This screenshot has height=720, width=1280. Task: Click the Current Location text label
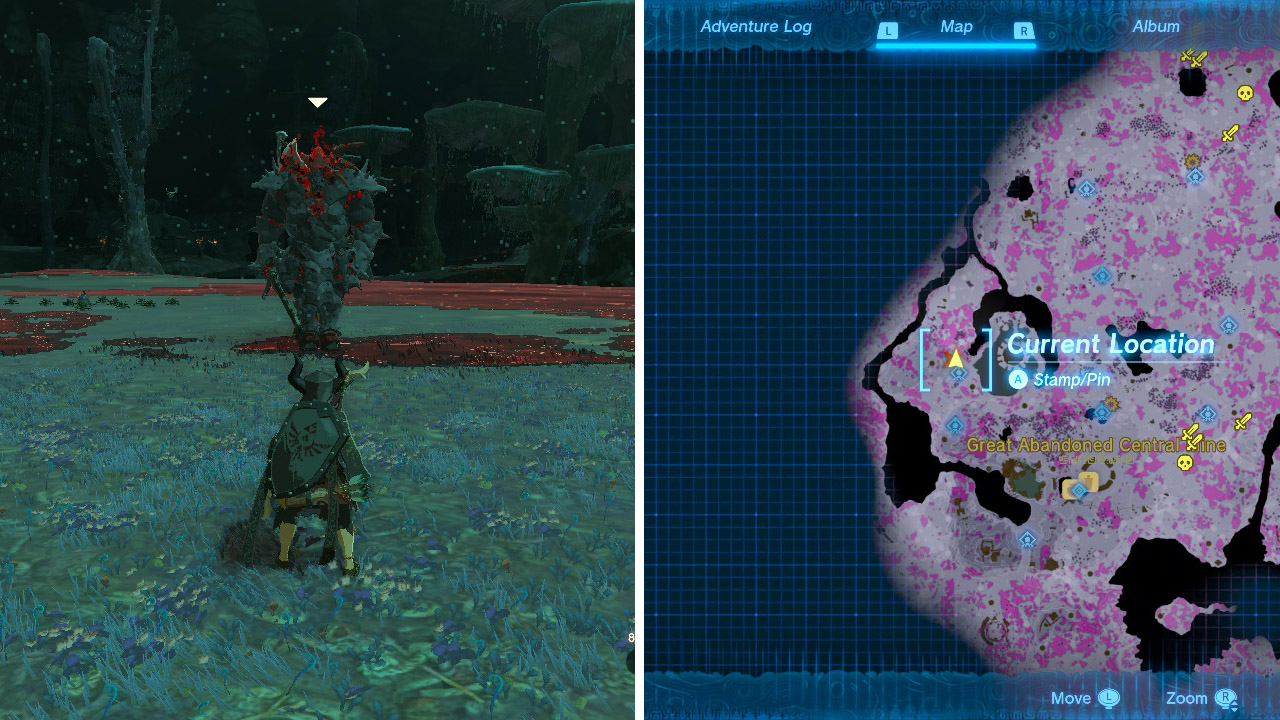[x=1111, y=344]
